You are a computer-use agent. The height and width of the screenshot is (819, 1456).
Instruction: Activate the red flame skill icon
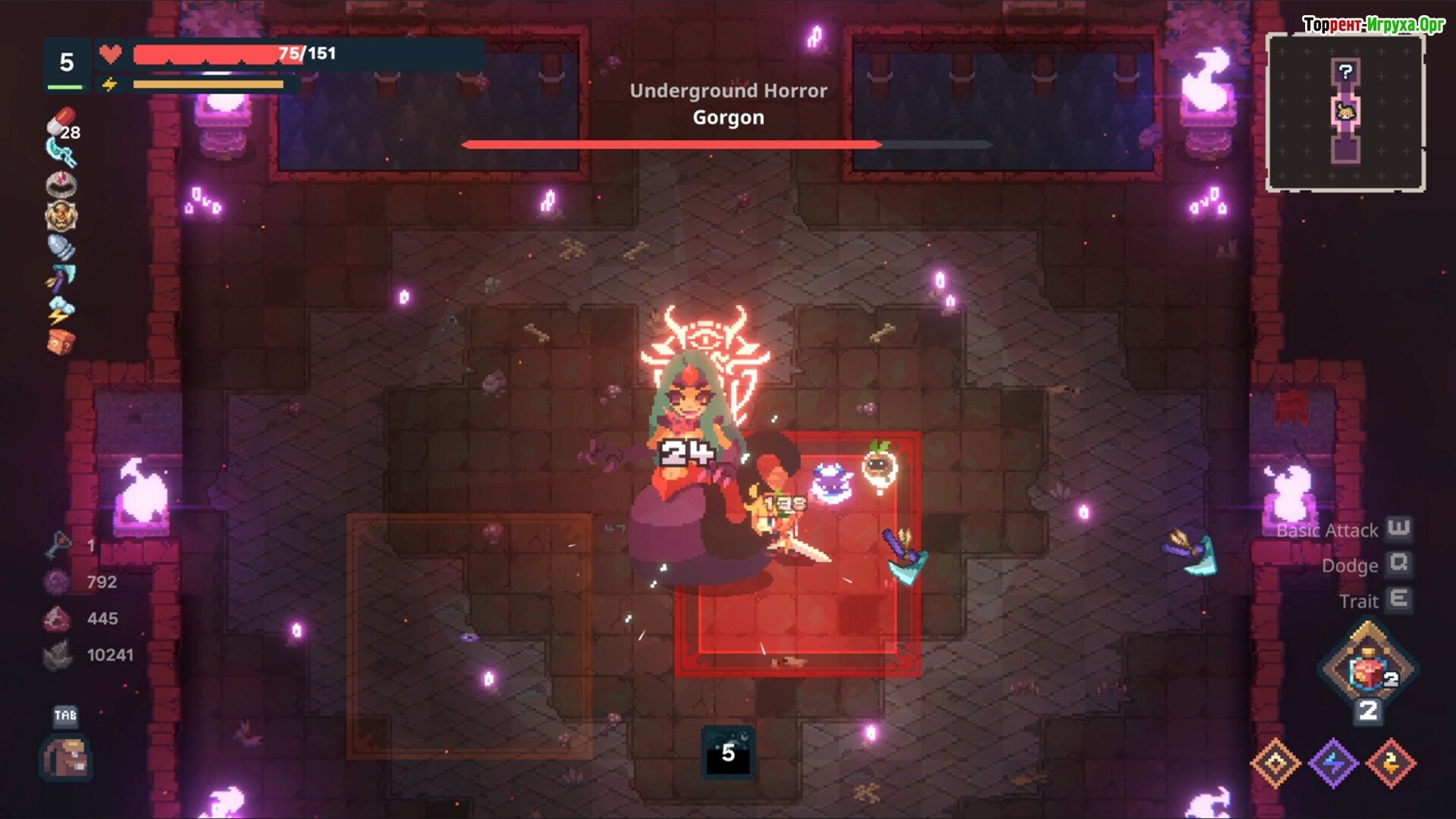[x=1391, y=763]
